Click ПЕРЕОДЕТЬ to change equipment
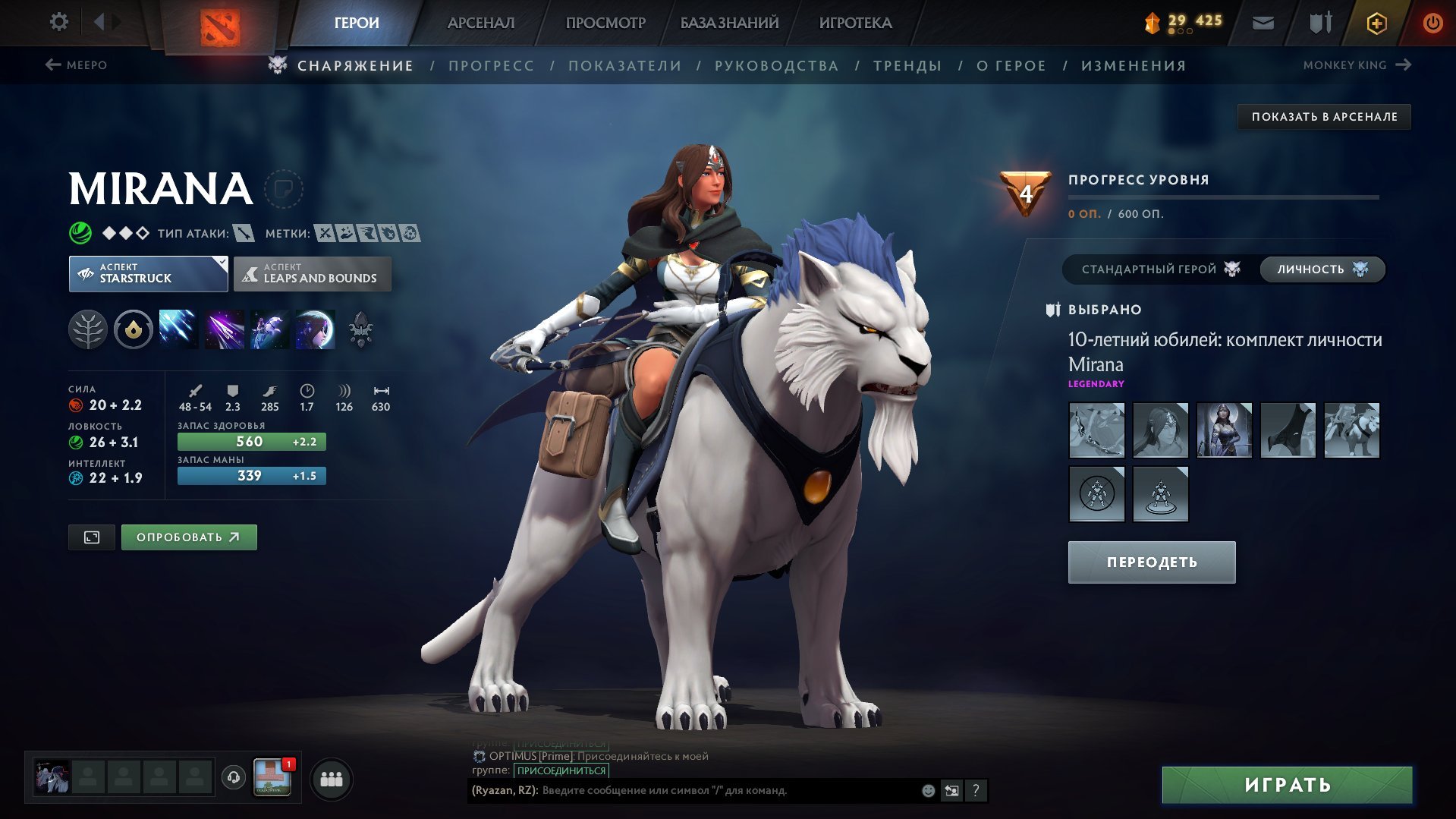 (x=1151, y=562)
